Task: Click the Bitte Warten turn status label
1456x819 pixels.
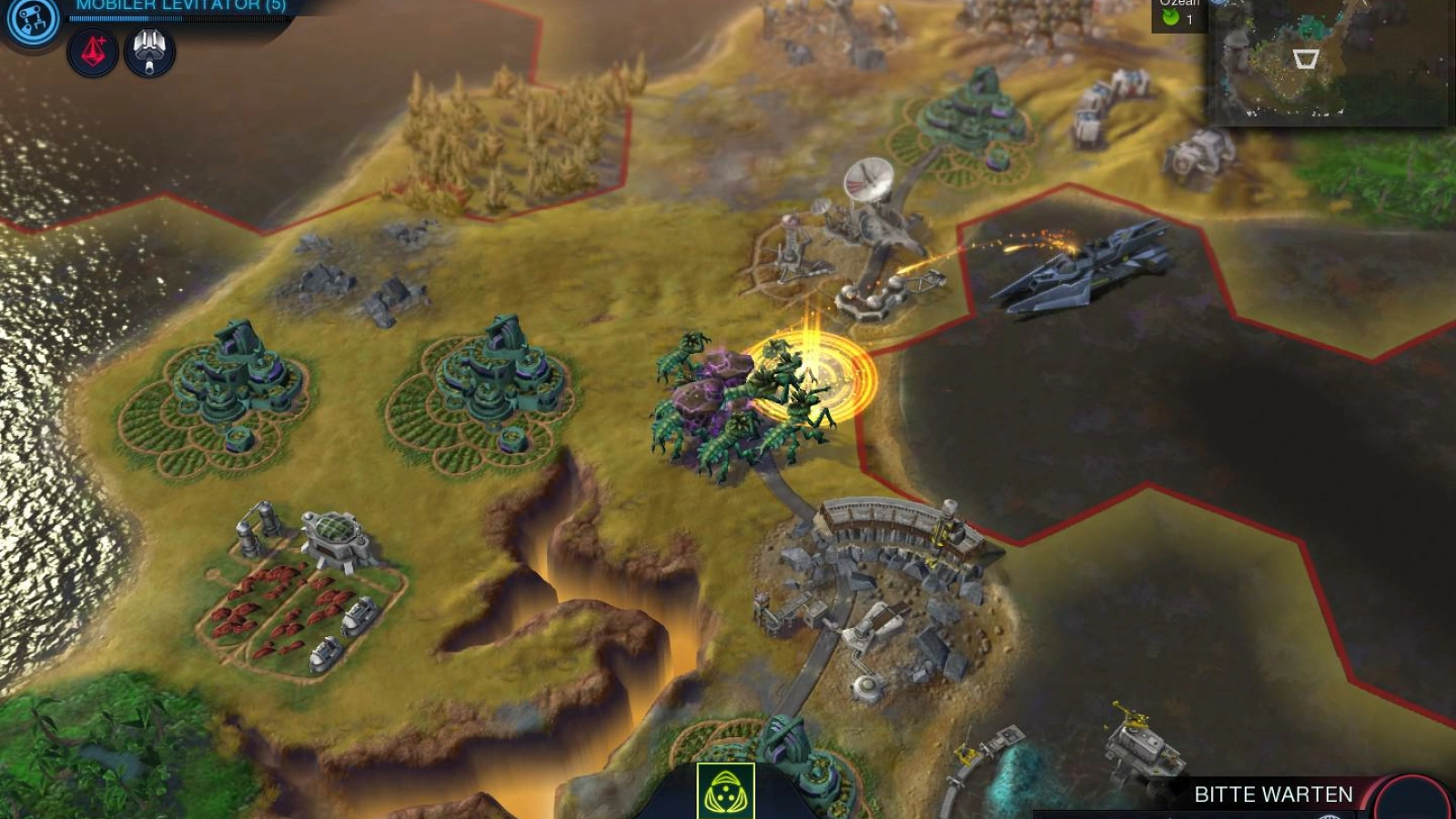Action: click(x=1272, y=794)
